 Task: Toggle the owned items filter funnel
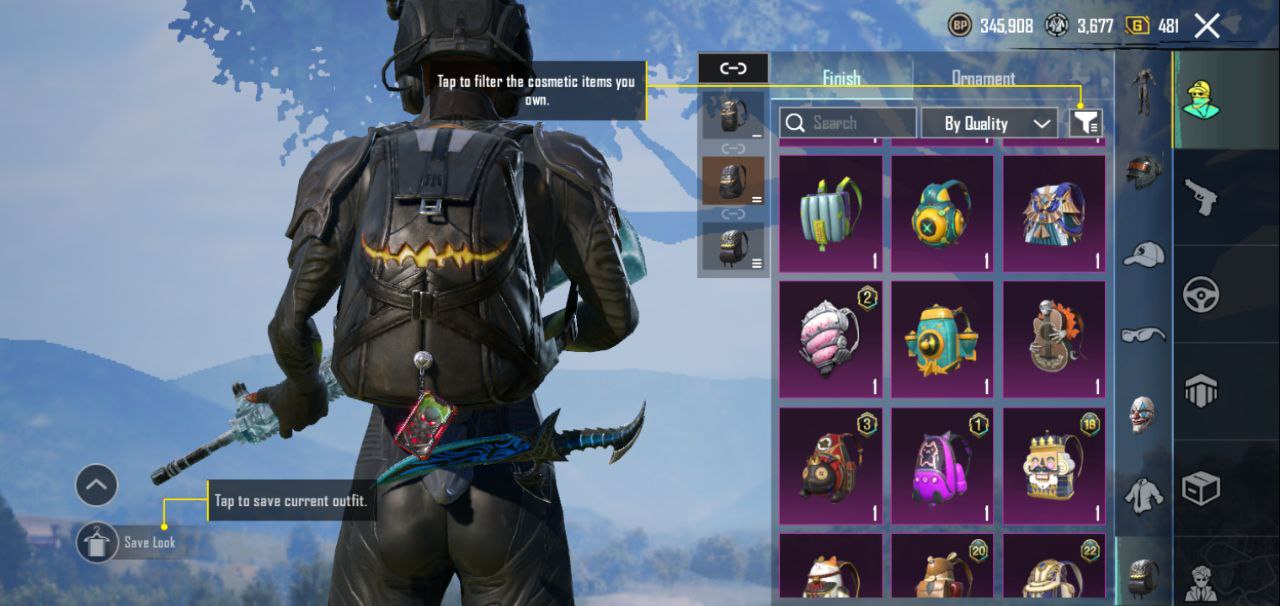1086,123
